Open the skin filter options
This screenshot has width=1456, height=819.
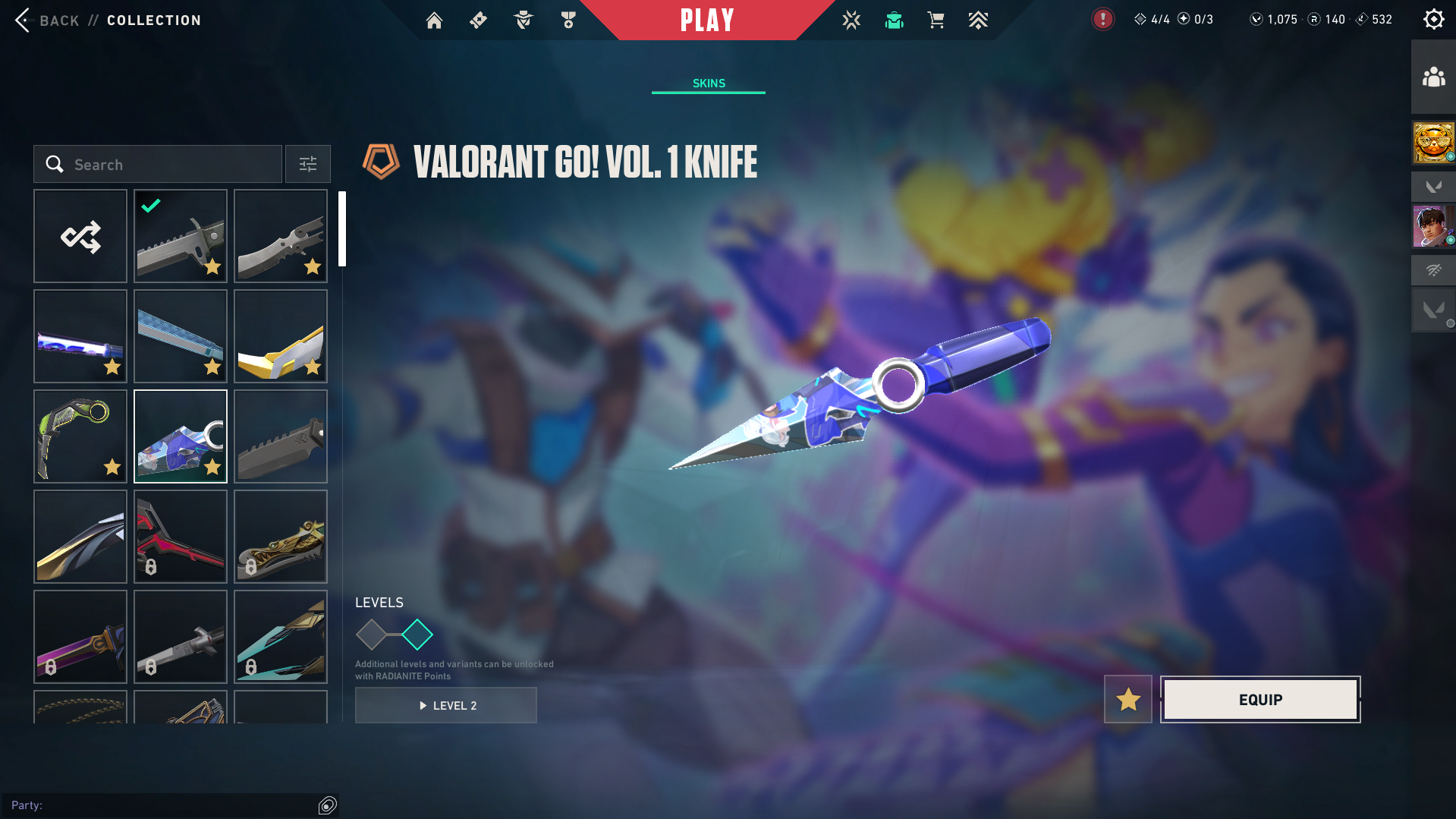click(308, 165)
